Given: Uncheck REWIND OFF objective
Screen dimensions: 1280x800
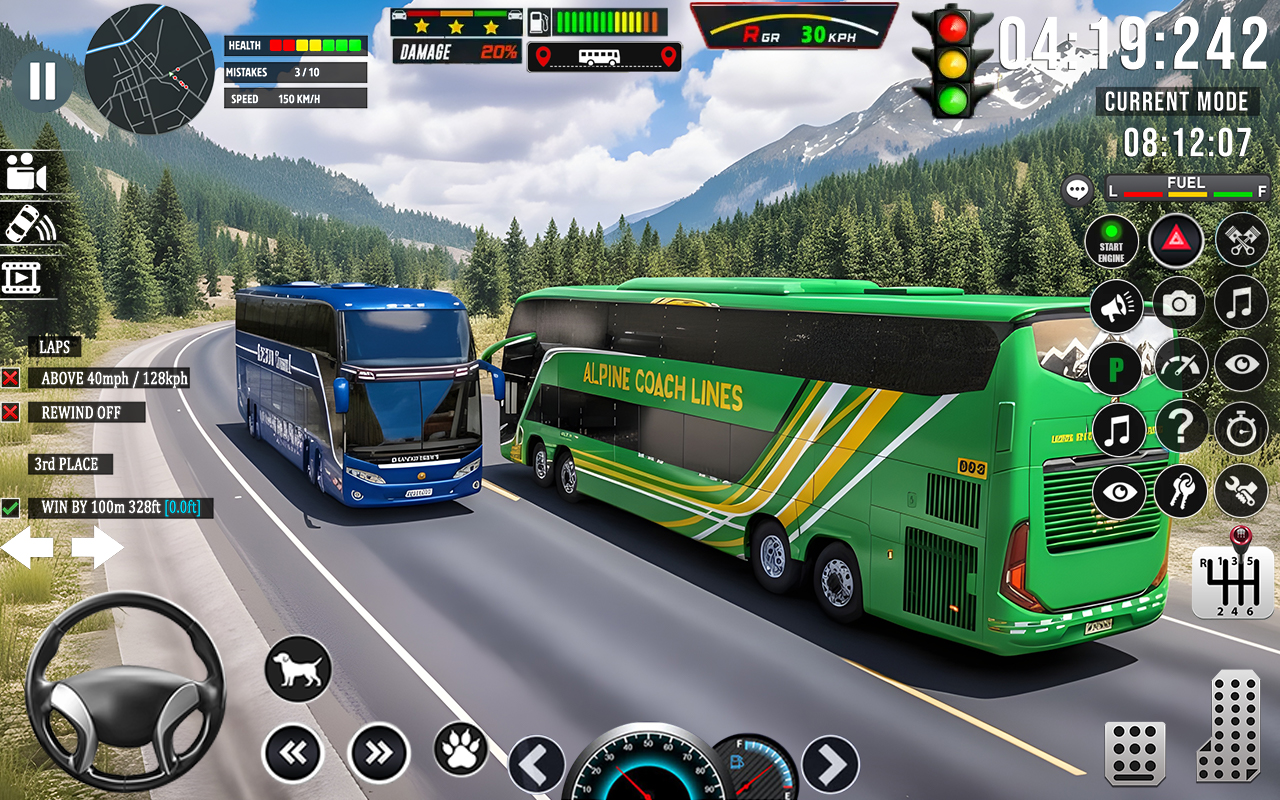Looking at the screenshot, I should 10,412.
